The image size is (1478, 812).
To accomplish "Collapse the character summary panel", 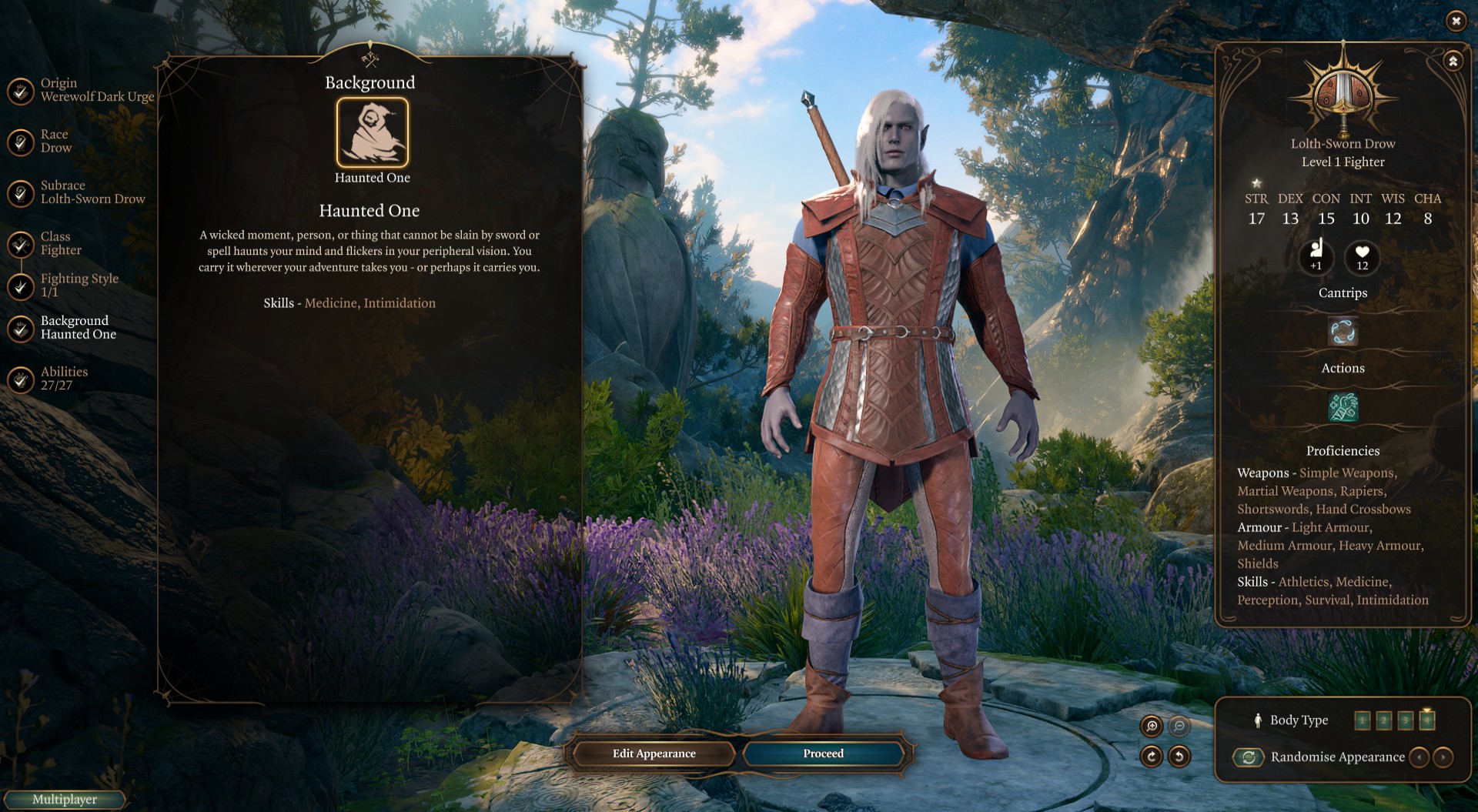I will click(1453, 61).
